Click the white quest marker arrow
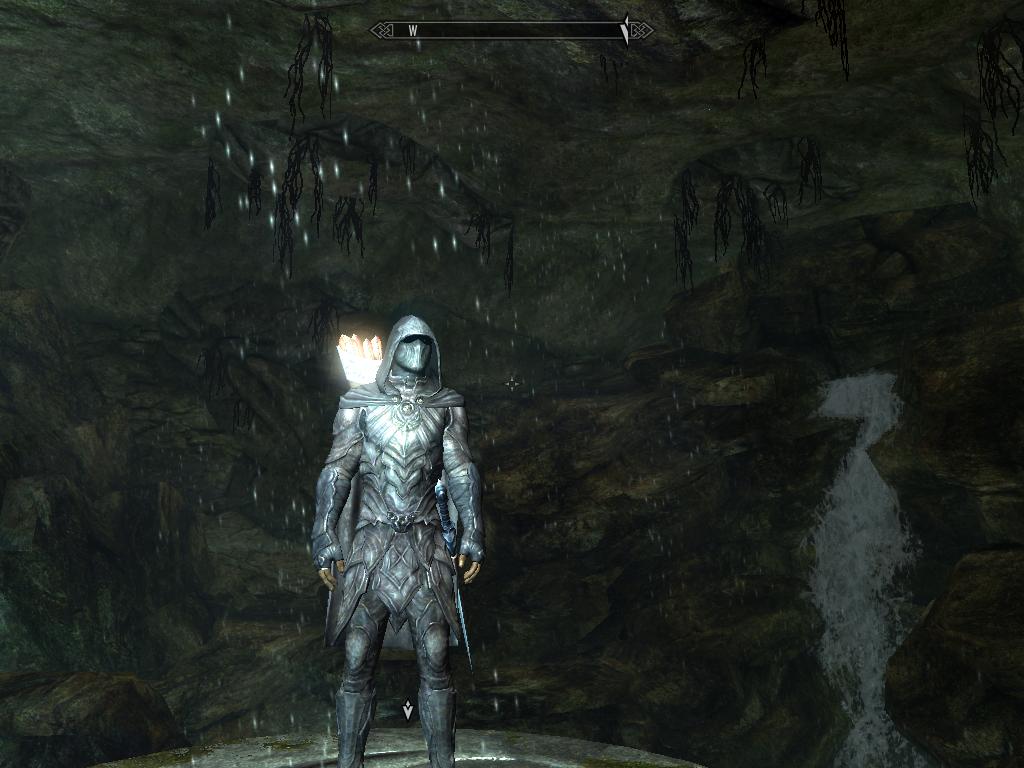Image resolution: width=1024 pixels, height=768 pixels. pyautogui.click(x=407, y=711)
